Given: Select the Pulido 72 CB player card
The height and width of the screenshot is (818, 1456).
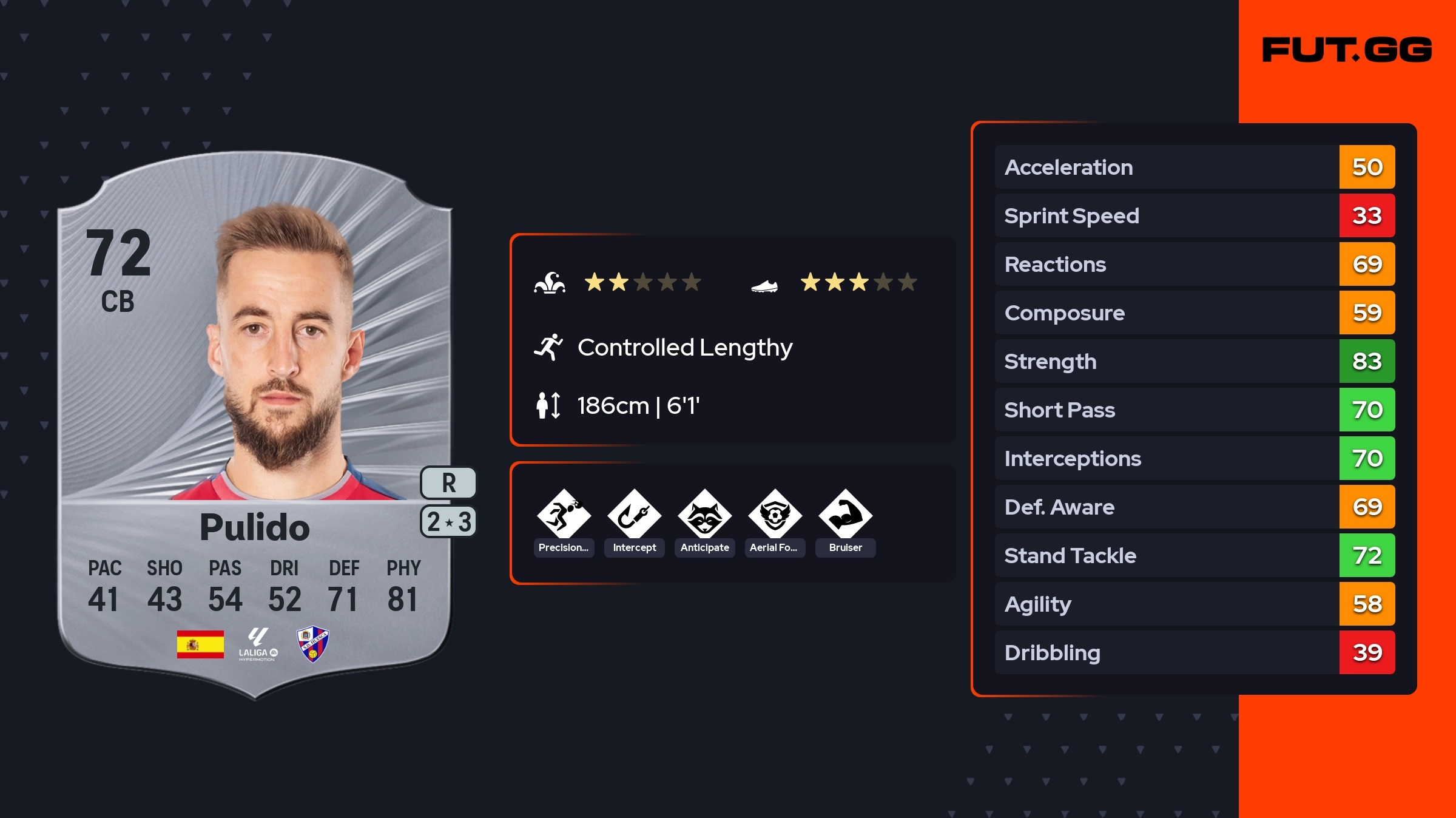Looking at the screenshot, I should coord(255,425).
